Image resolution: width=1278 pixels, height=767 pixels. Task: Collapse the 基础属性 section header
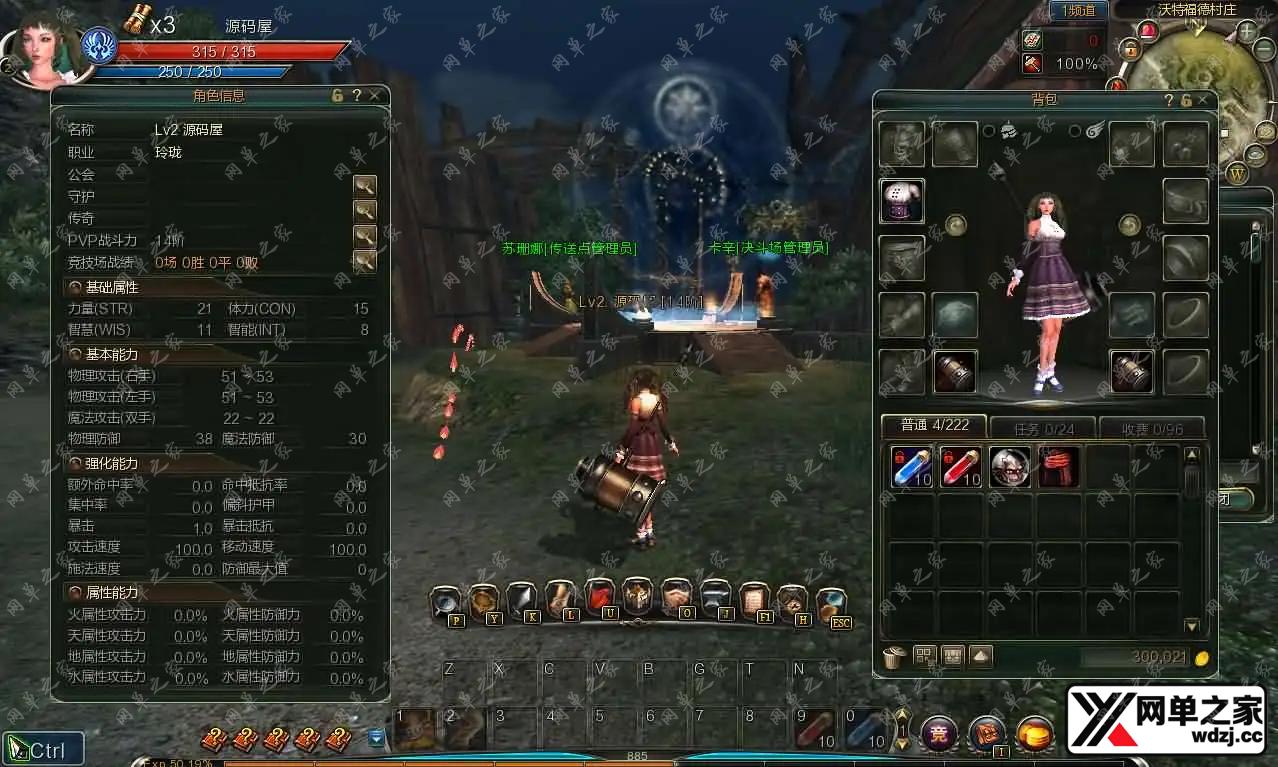pos(76,288)
